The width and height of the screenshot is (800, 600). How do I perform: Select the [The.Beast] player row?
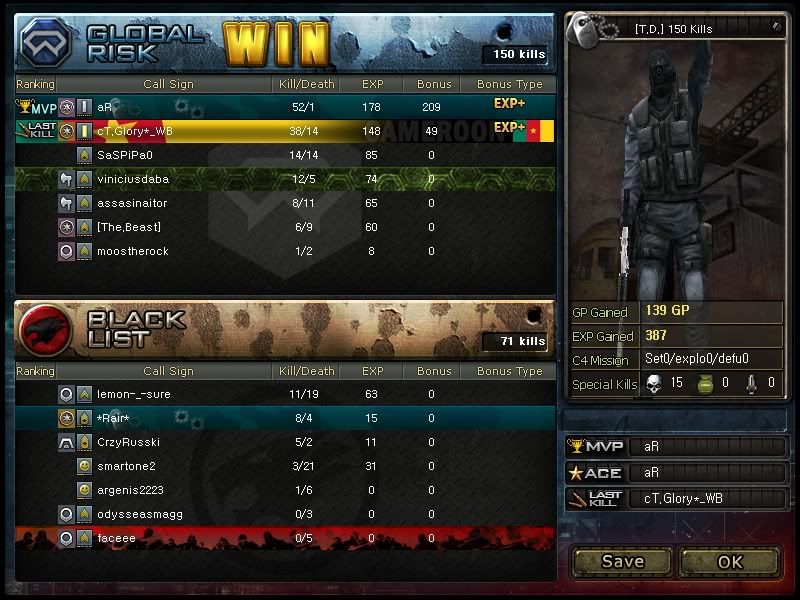pyautogui.click(x=129, y=227)
